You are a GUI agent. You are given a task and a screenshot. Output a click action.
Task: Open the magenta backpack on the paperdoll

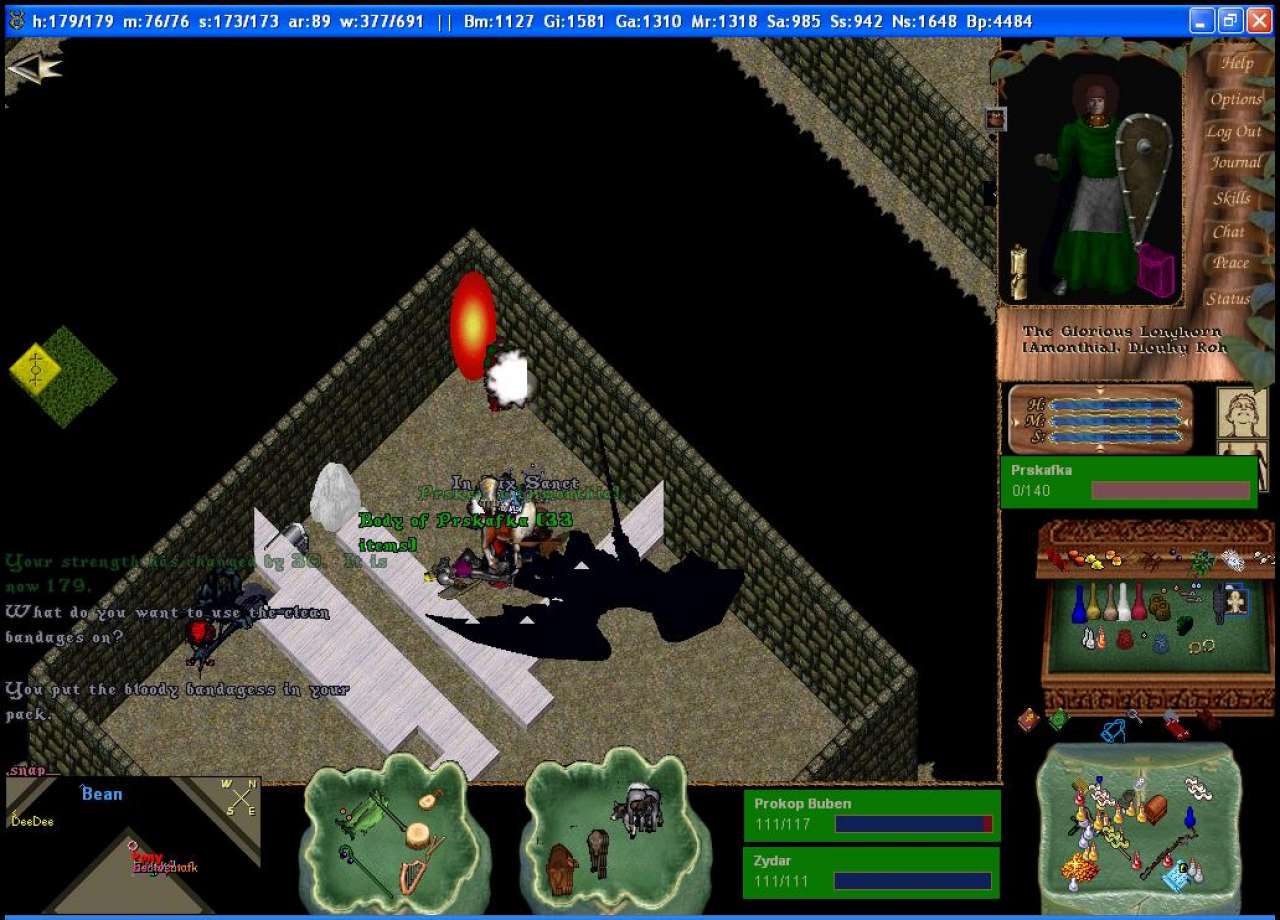1156,270
